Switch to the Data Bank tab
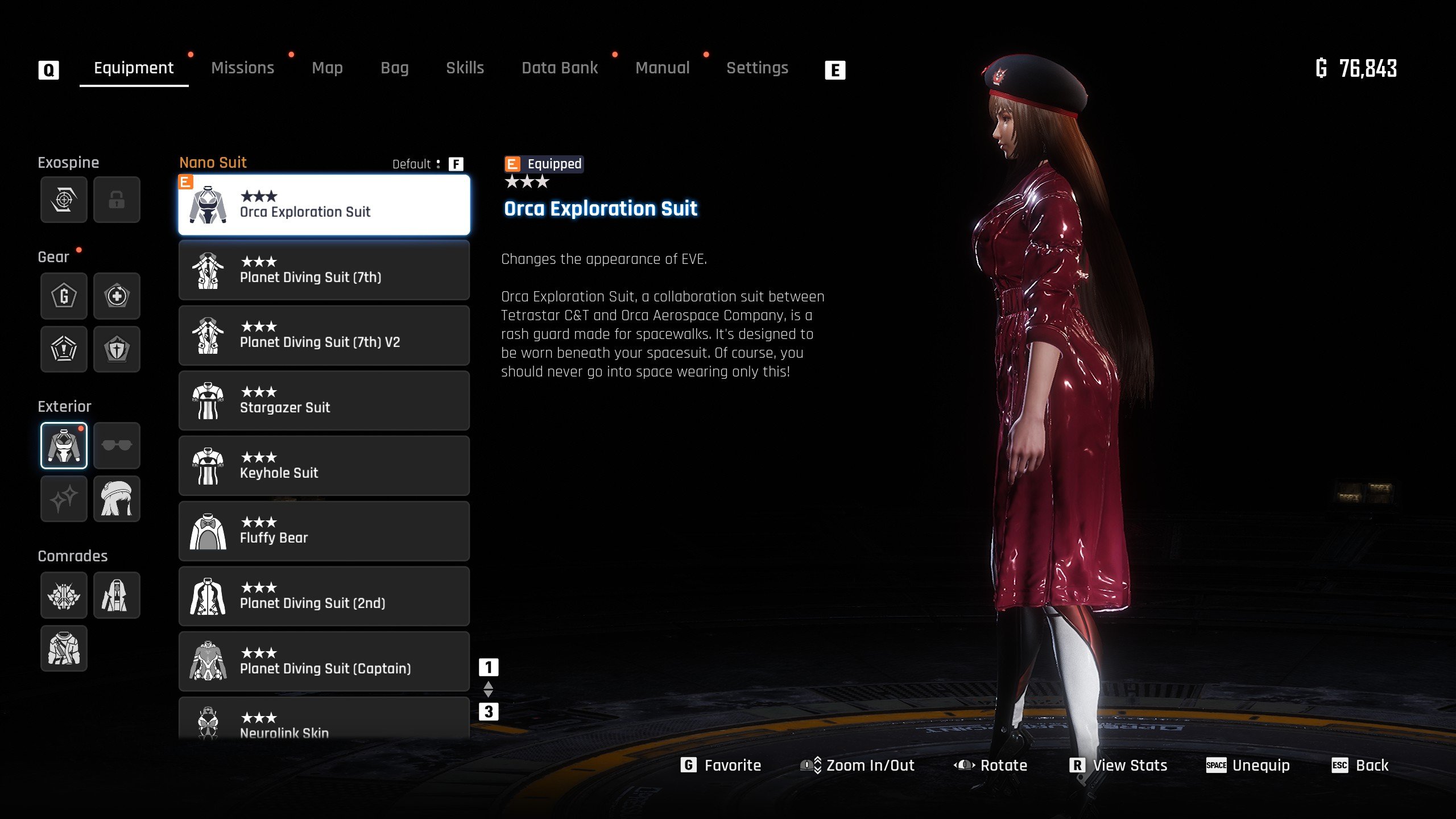 [x=560, y=68]
